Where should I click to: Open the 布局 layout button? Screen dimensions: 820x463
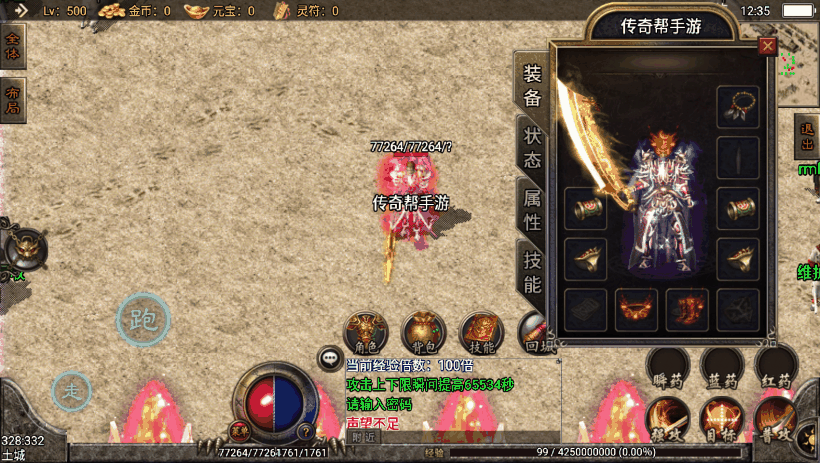[12, 100]
